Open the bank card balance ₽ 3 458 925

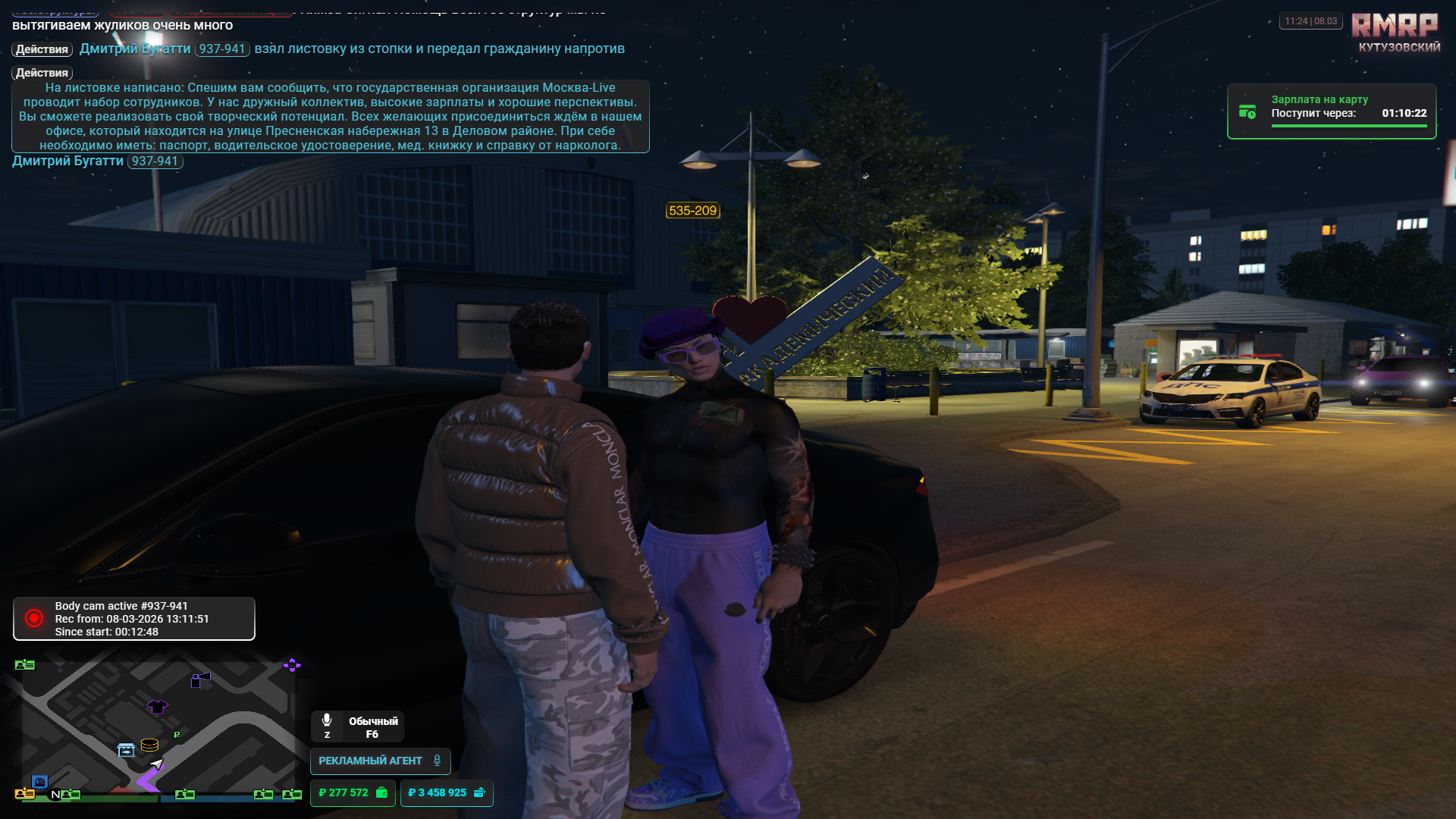click(446, 792)
